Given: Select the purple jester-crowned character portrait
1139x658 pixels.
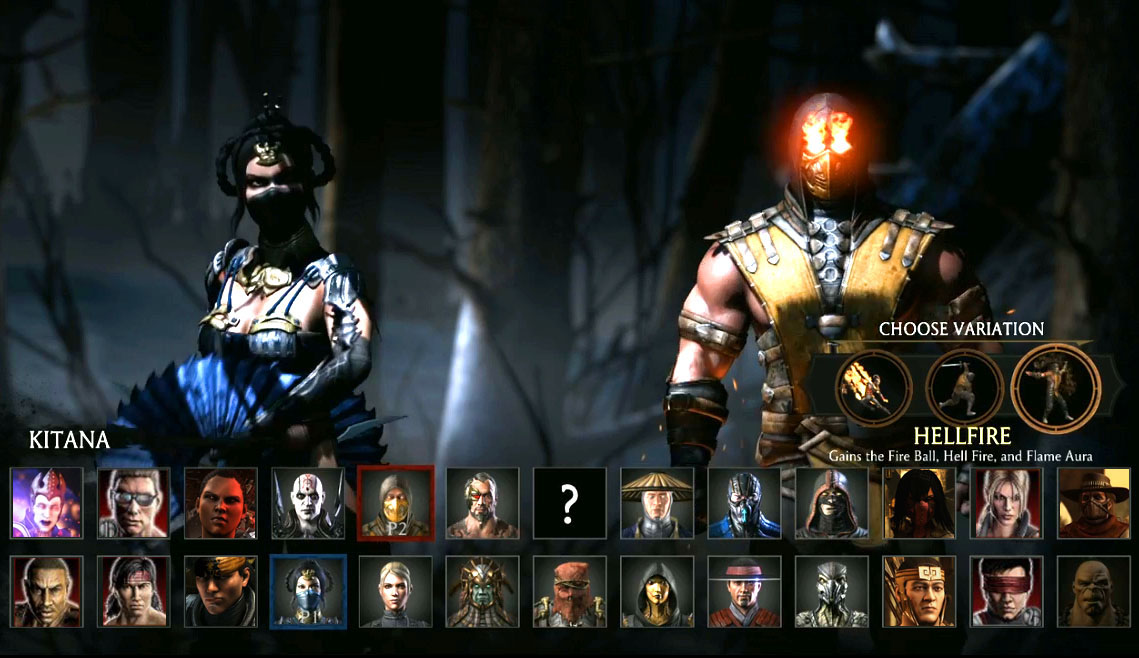Looking at the screenshot, I should click(46, 502).
